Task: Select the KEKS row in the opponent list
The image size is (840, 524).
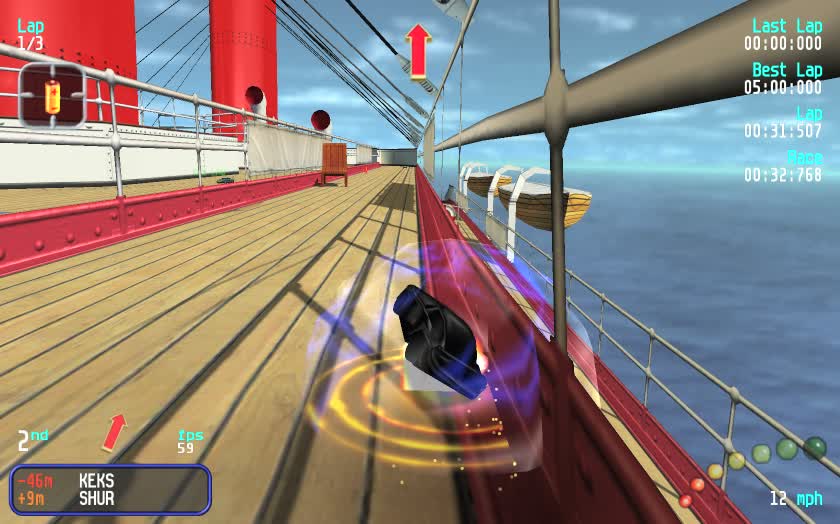Action: coord(110,481)
